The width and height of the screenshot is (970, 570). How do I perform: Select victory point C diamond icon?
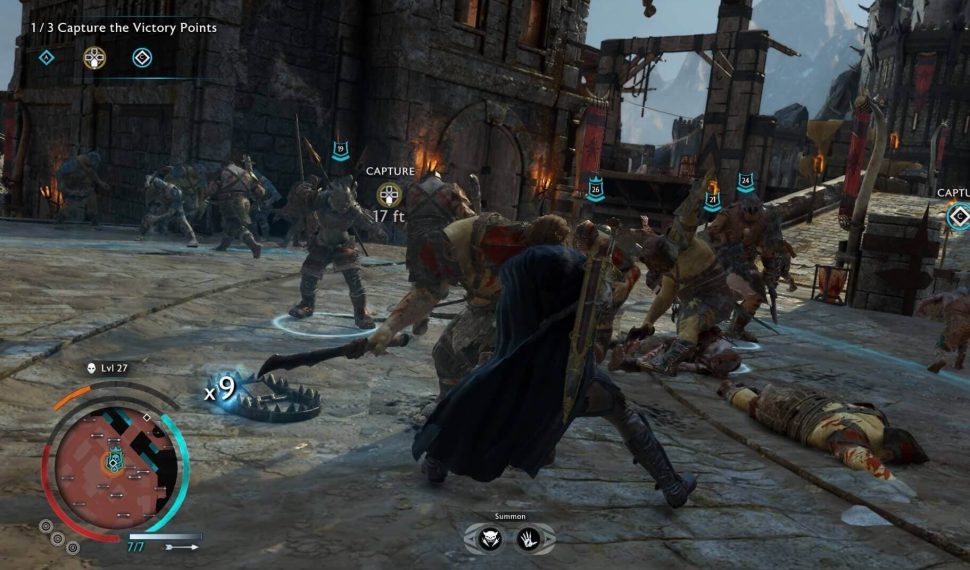(142, 57)
